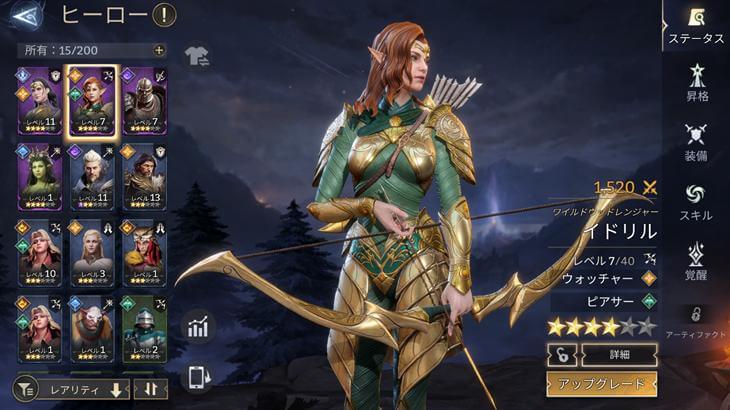Select the level 3 blonde hero card

pyautogui.click(x=92, y=253)
